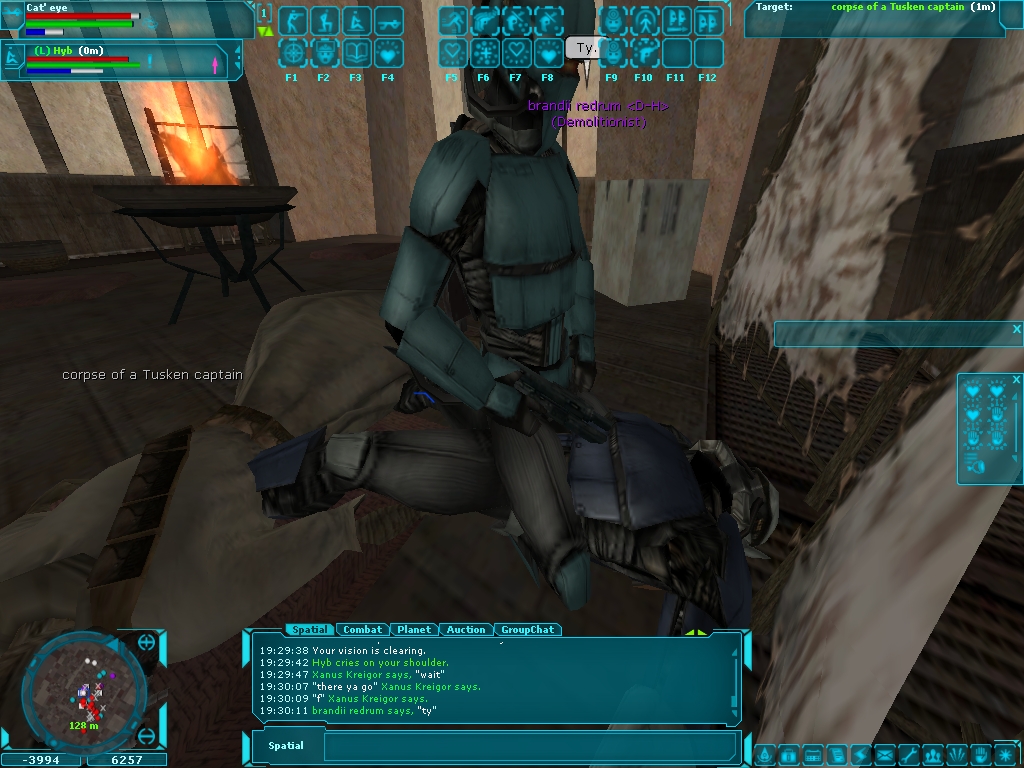The image size is (1024, 768).
Task: Select the Auction chat tab
Action: point(465,630)
